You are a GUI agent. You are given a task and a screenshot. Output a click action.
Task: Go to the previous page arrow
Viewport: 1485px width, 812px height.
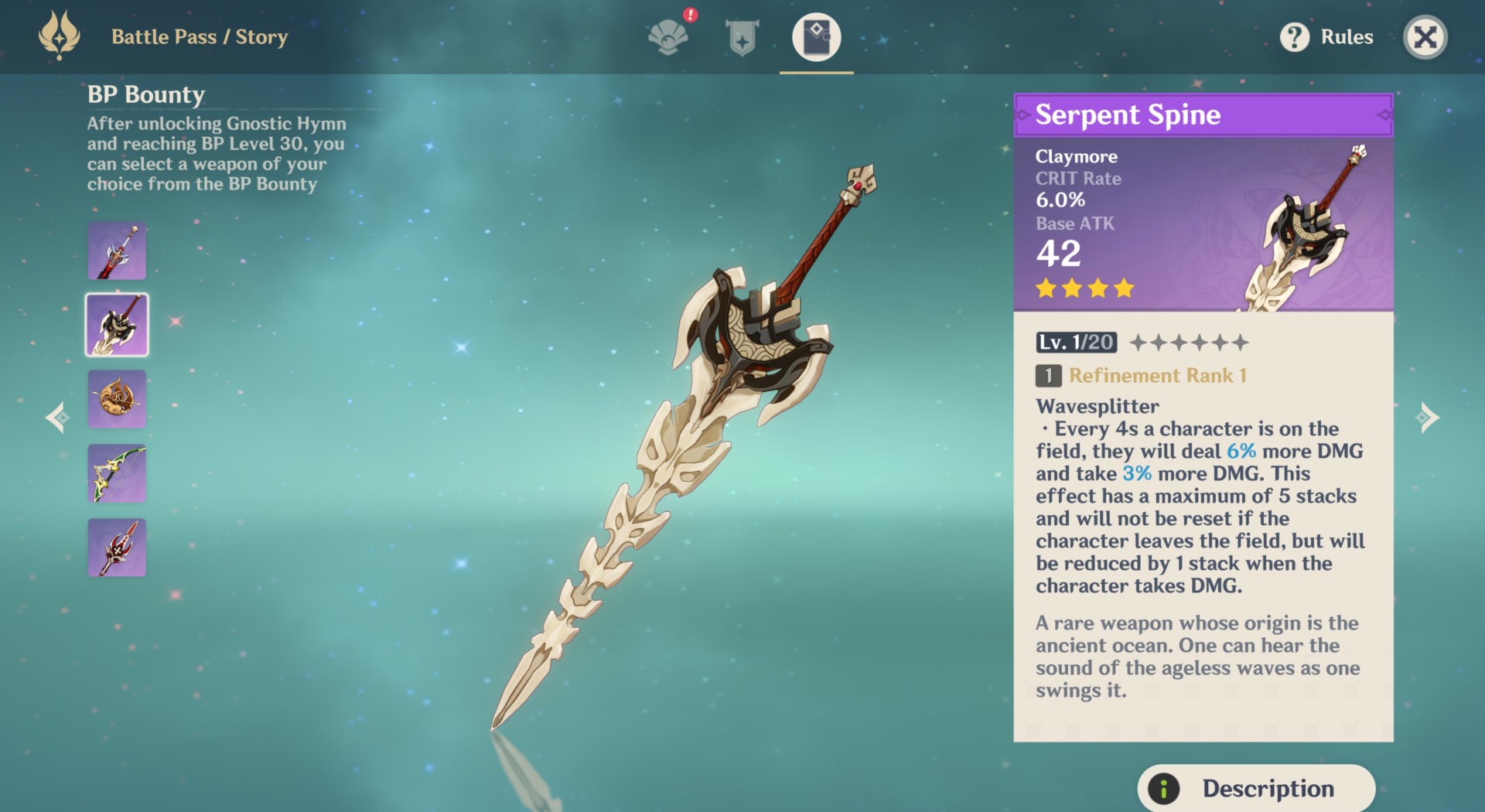tap(57, 418)
